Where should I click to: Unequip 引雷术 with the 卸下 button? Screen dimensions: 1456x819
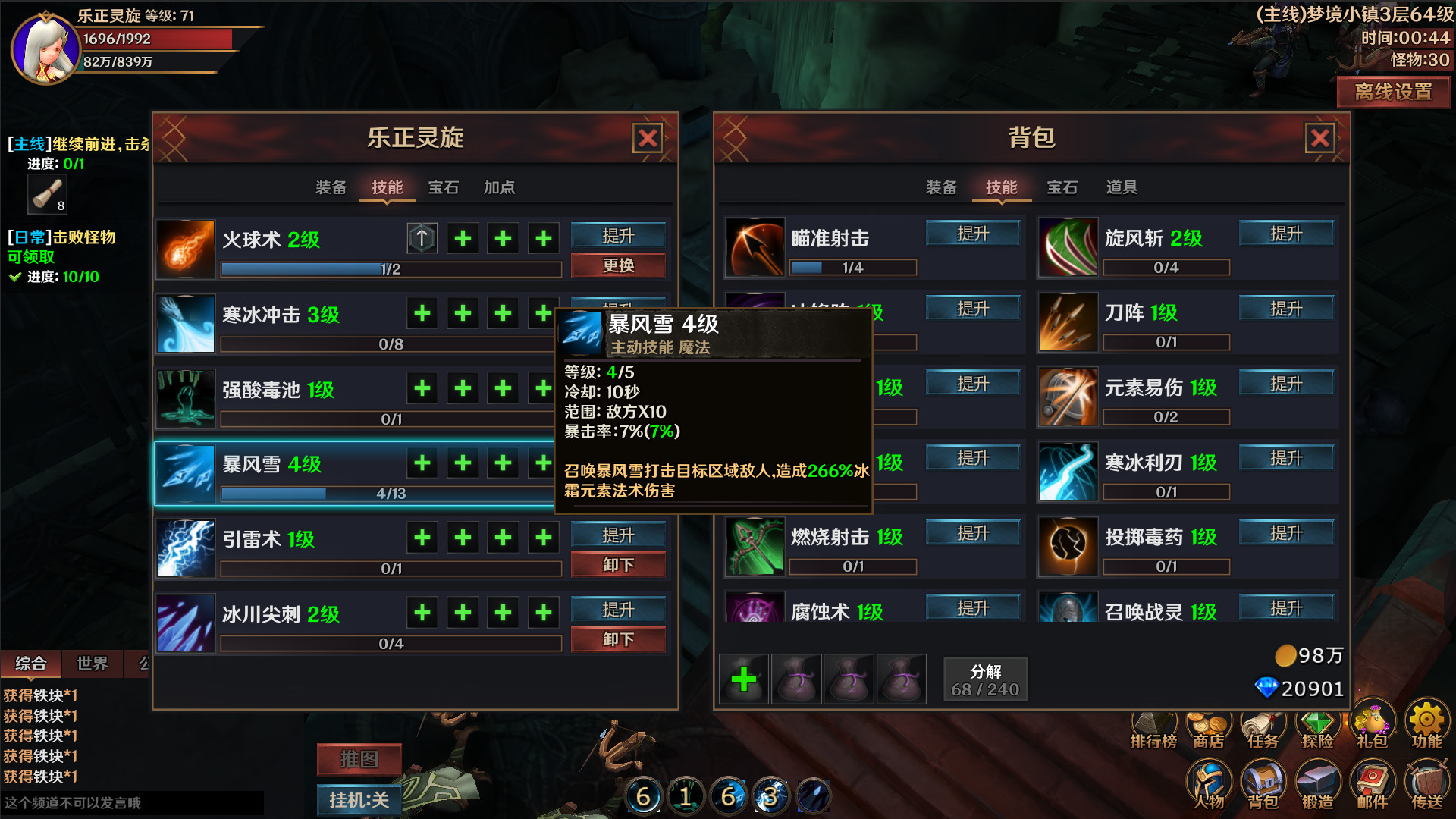click(x=617, y=564)
